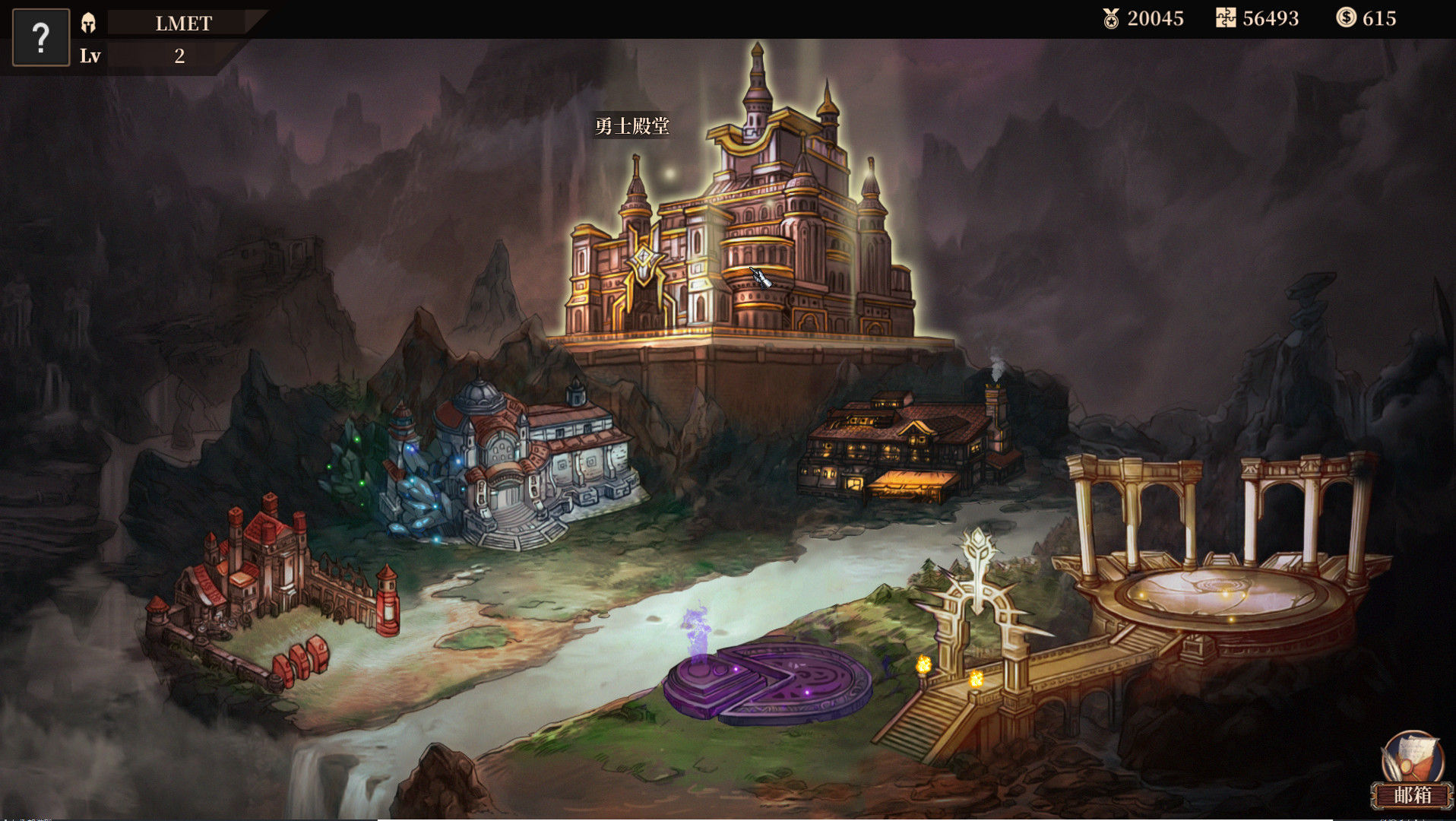Click the LMET player name plate

point(183,23)
